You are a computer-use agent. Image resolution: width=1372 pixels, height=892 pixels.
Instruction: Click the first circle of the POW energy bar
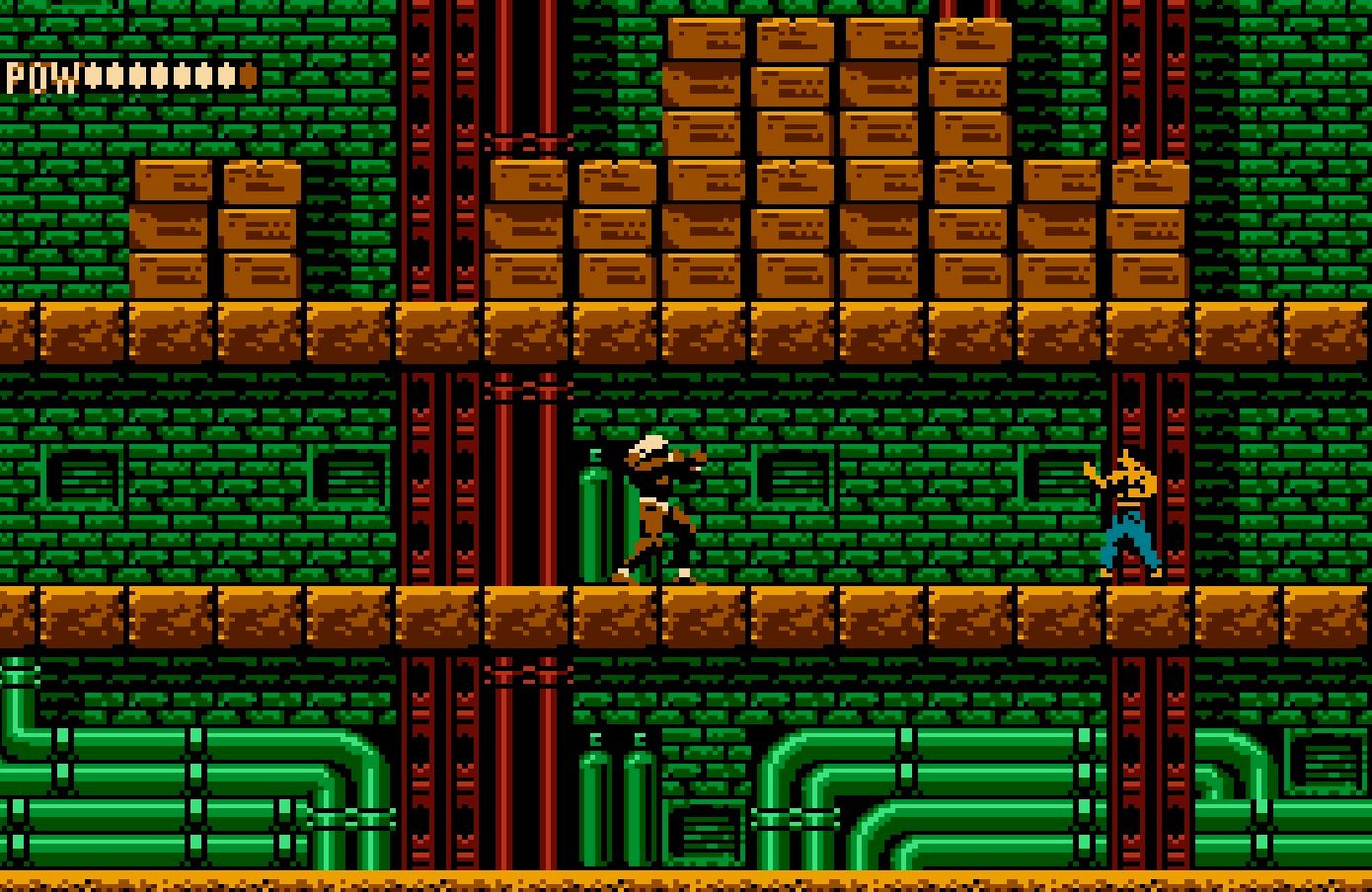[x=94, y=74]
